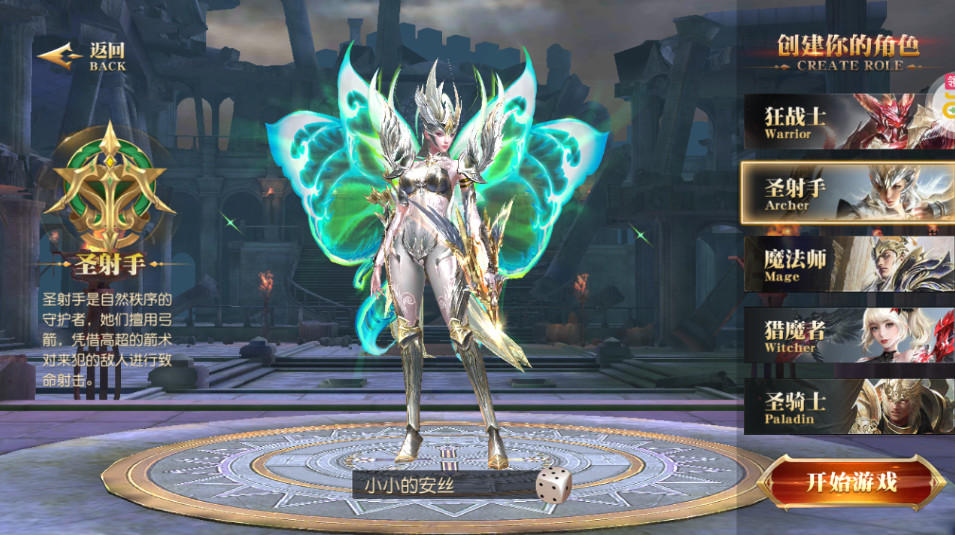Start the game with 开始游戏 button

(x=851, y=483)
